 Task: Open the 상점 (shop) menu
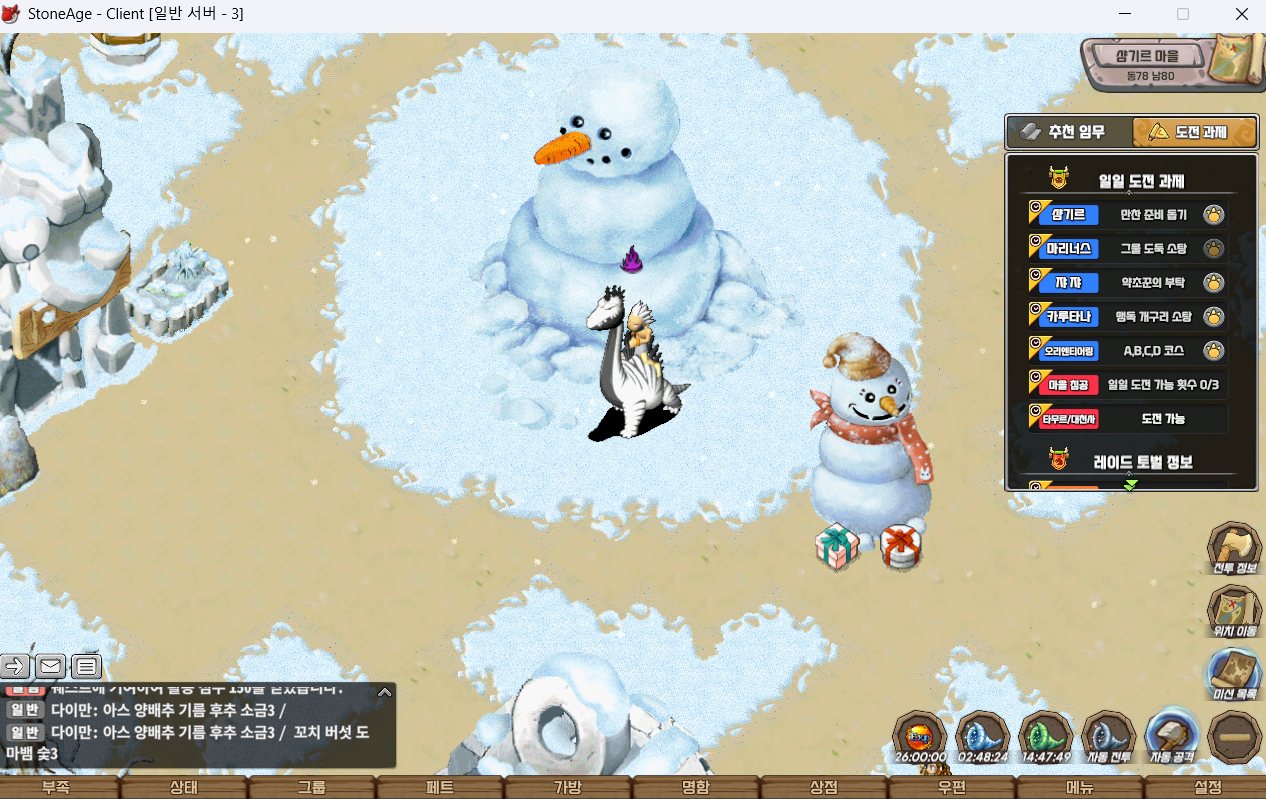(823, 787)
